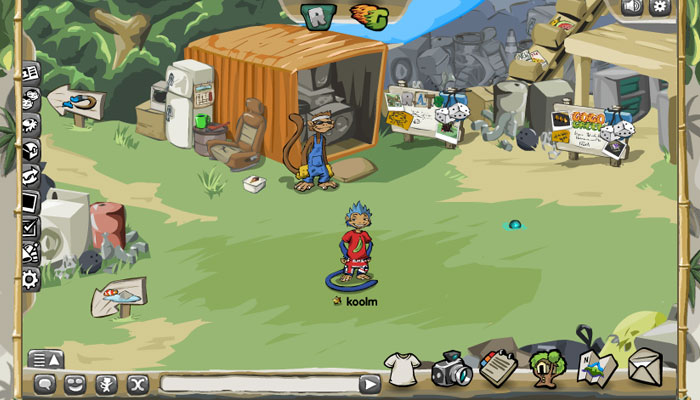The width and height of the screenshot is (700, 400).
Task: Open the dancing figure actions menu
Action: point(106,384)
